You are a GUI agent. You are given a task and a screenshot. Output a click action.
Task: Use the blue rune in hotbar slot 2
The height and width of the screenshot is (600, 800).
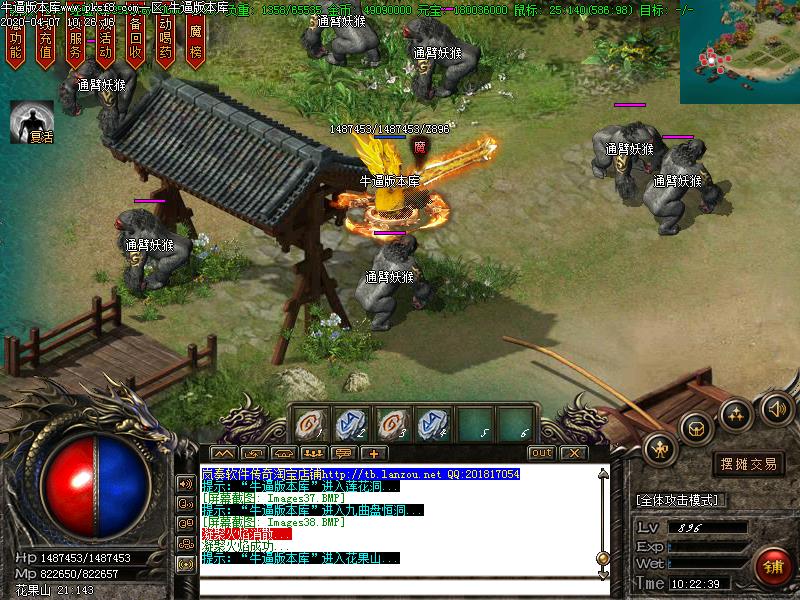pyautogui.click(x=350, y=424)
